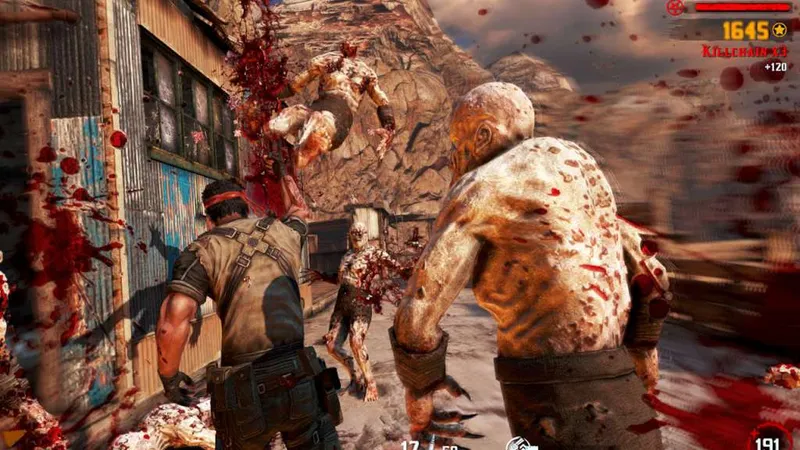Click the red pentagram emblem beside the health bar
This screenshot has height=450, width=800.
tap(674, 8)
